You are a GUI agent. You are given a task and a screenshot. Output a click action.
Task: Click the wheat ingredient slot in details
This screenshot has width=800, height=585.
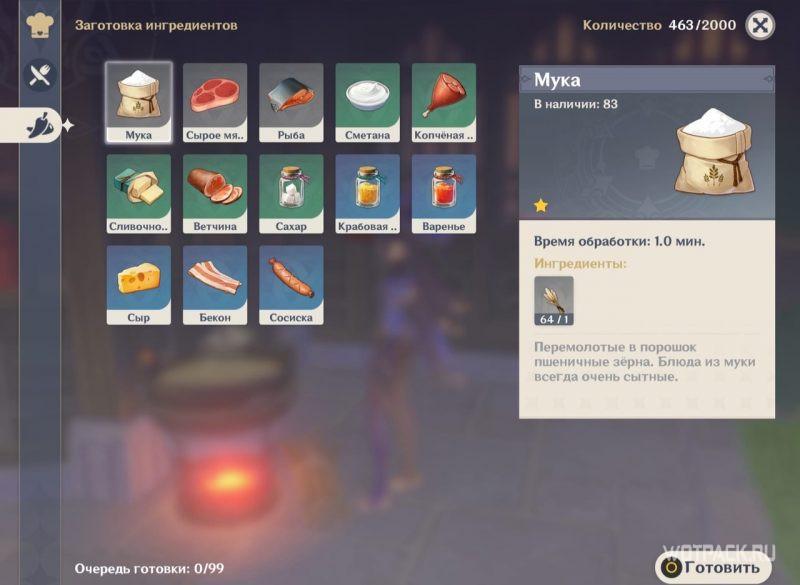[554, 301]
